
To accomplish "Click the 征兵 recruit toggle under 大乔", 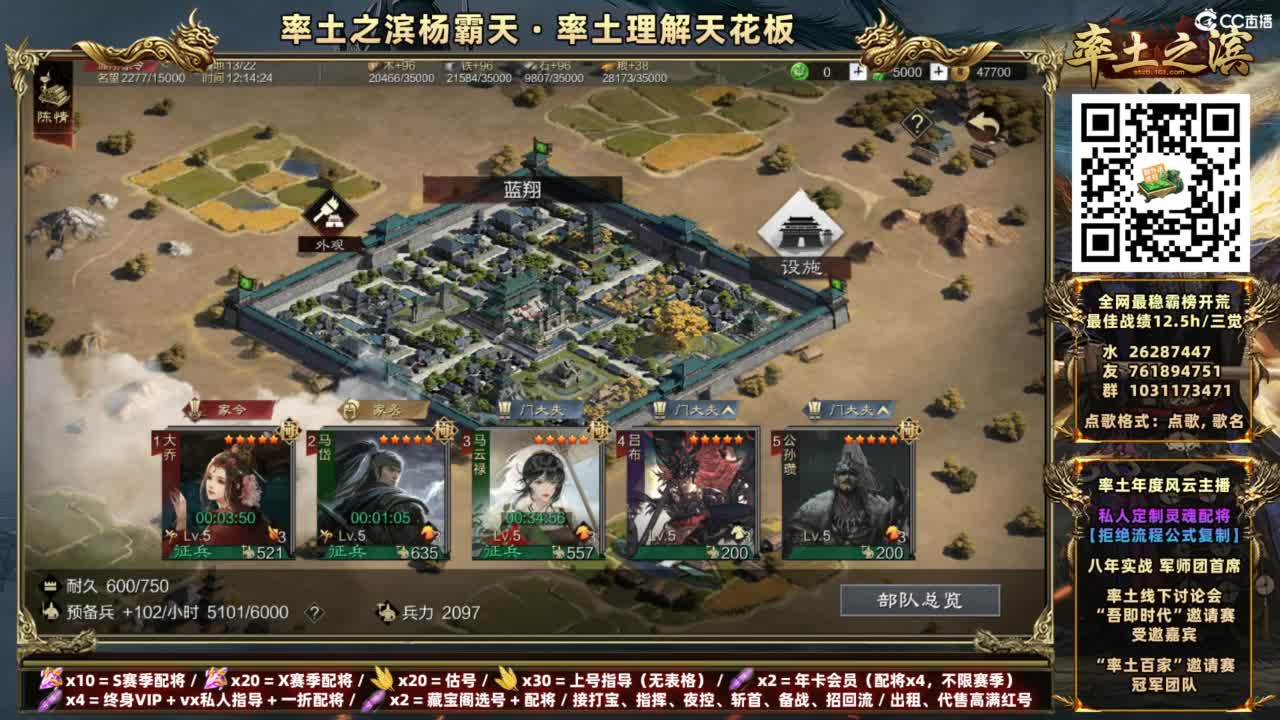I will pos(190,551).
